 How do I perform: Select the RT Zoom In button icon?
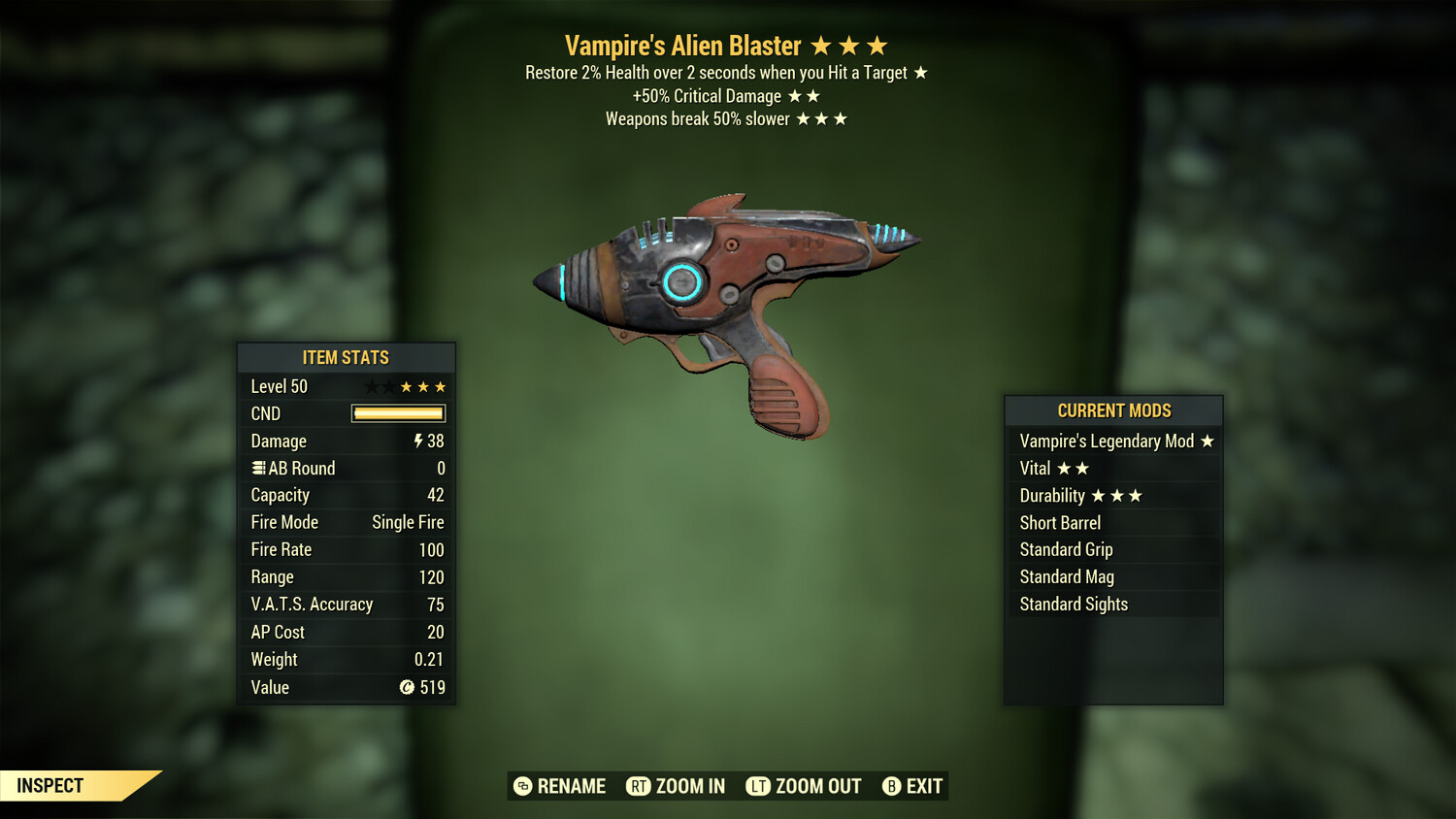click(x=639, y=786)
